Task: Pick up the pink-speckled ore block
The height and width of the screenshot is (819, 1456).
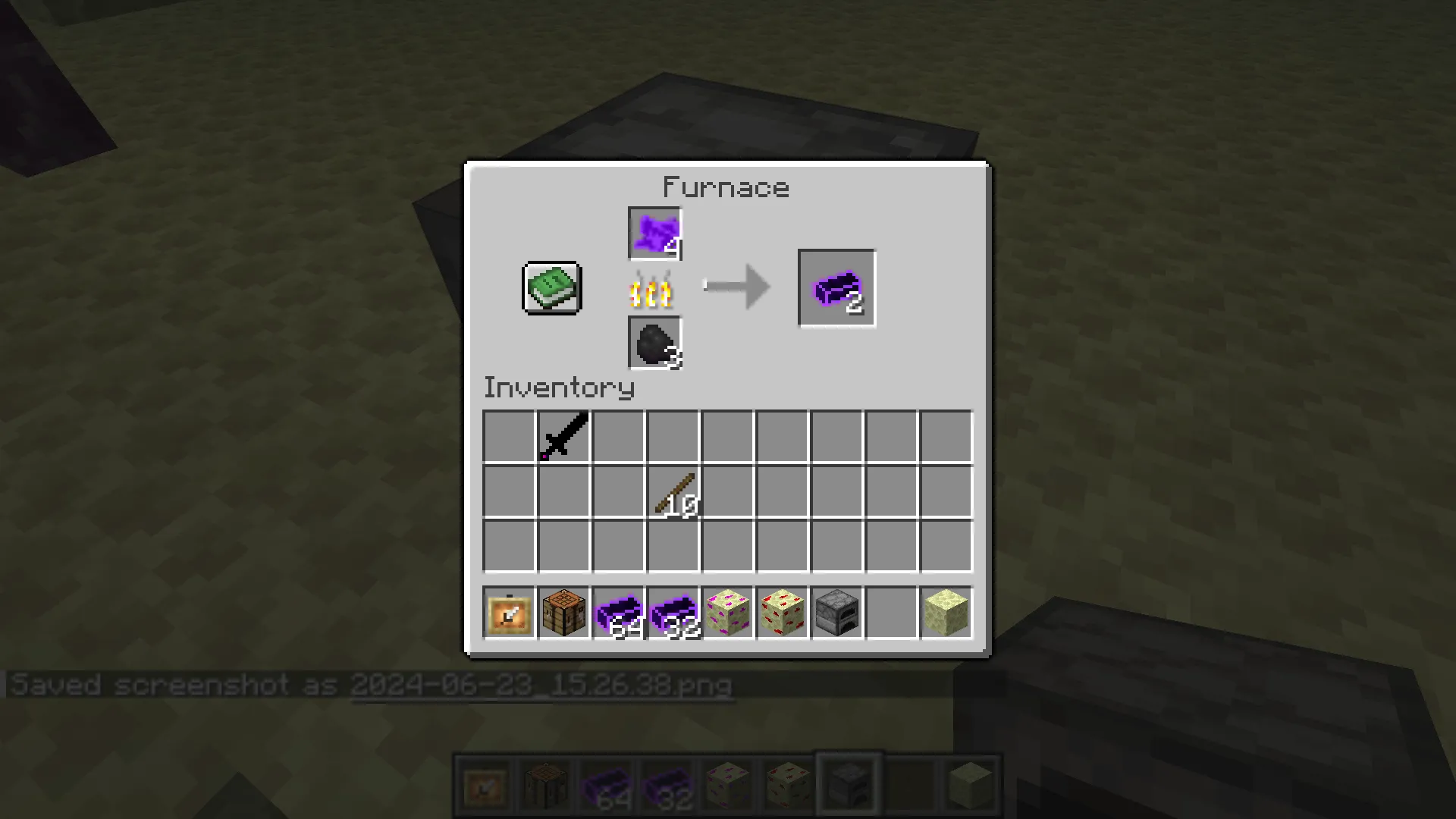Action: 726,613
